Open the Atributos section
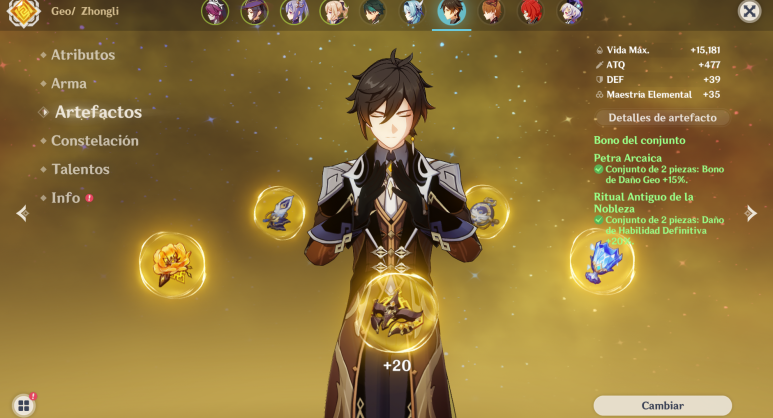This screenshot has width=773, height=418. (x=82, y=55)
